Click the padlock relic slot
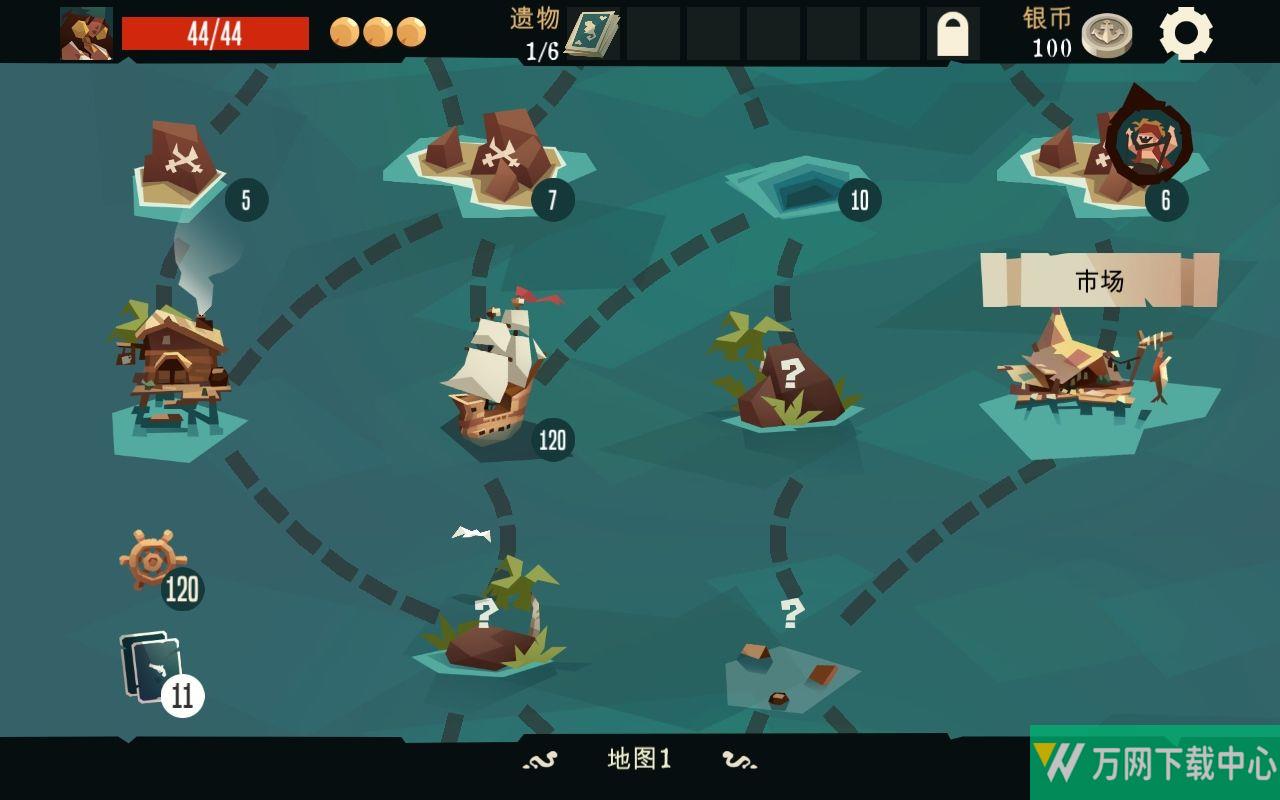Viewport: 1280px width, 800px height. coord(952,34)
